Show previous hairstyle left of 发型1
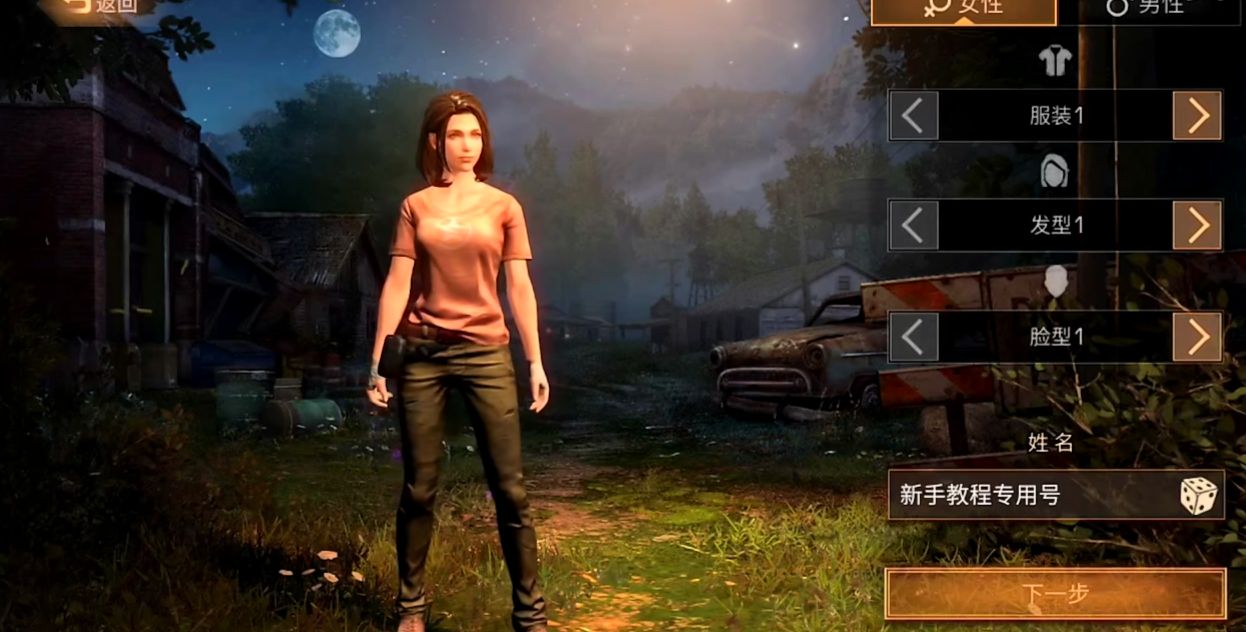 coord(913,225)
